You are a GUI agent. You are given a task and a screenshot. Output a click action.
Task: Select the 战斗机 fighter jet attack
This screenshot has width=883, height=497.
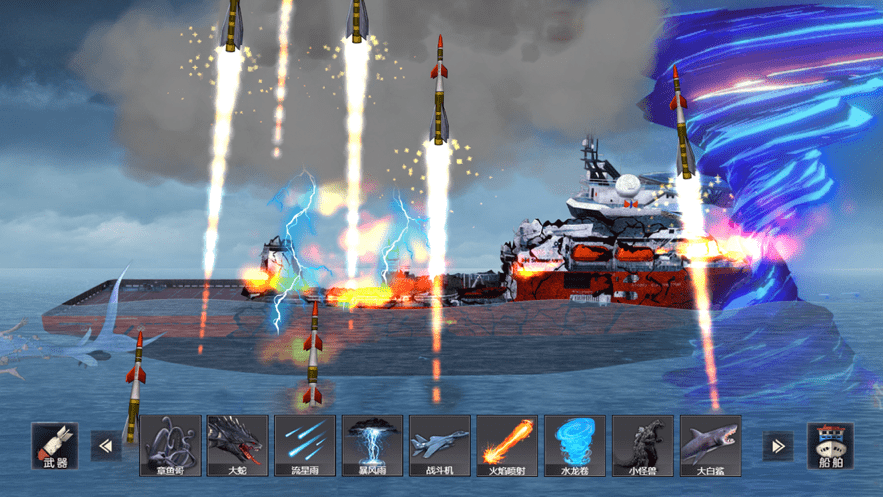coord(439,446)
